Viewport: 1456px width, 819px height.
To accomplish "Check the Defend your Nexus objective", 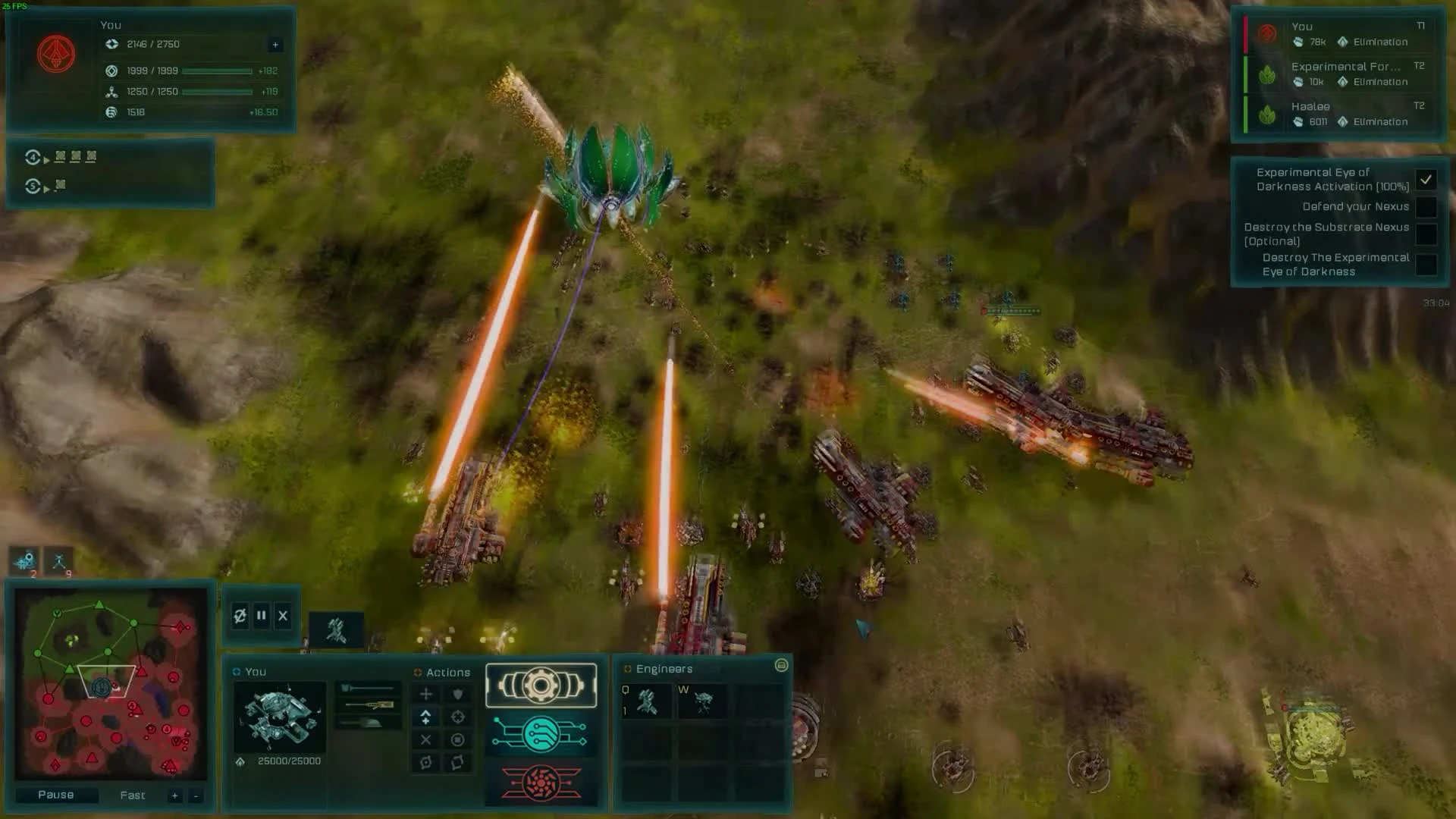I will click(x=1426, y=206).
